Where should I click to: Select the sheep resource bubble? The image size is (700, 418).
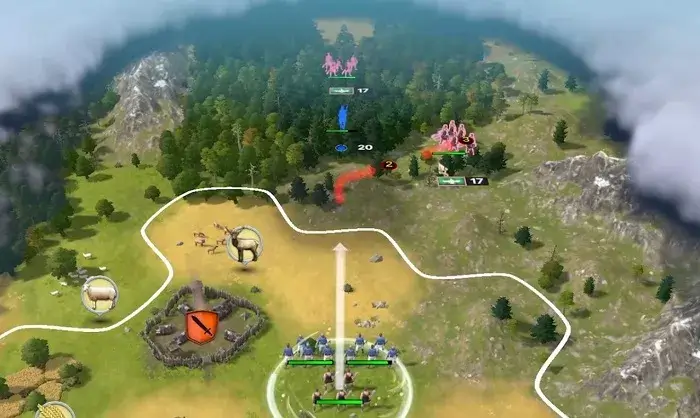coord(99,294)
